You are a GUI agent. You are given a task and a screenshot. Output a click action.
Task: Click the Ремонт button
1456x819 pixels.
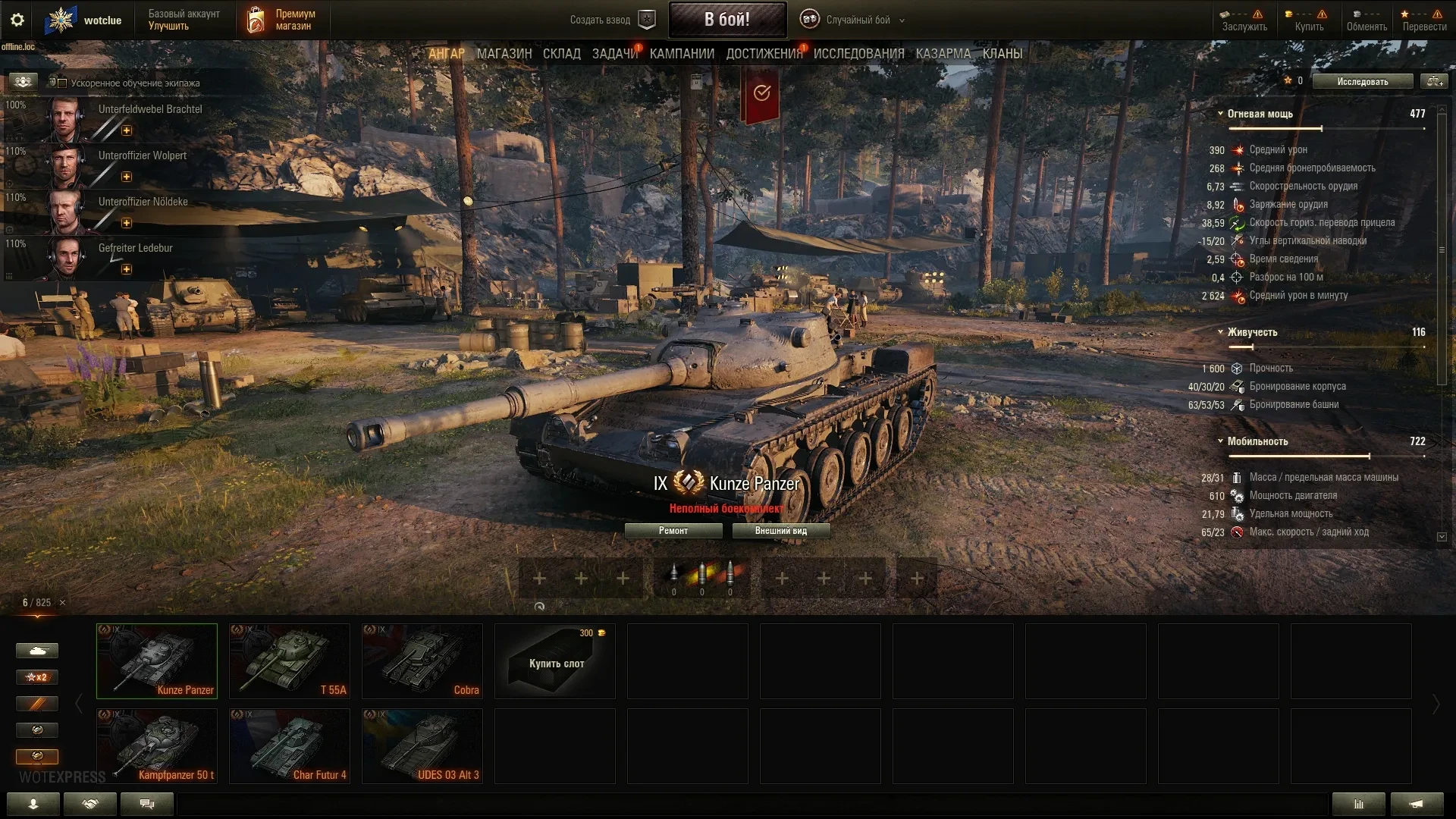(x=673, y=531)
